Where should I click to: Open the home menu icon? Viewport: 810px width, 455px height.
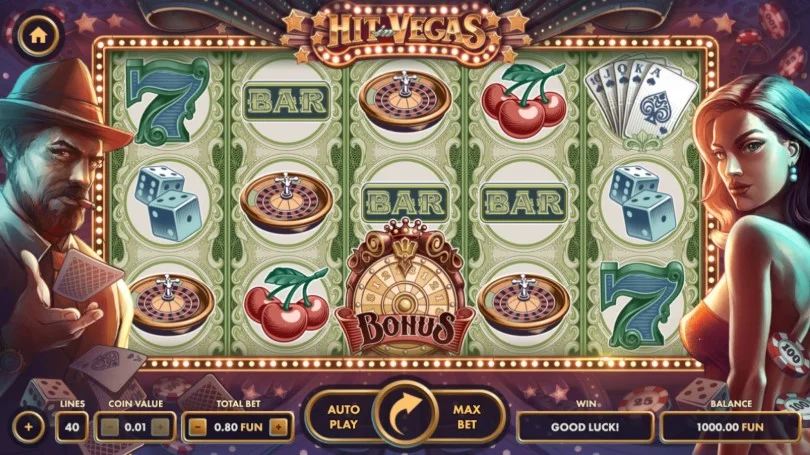point(38,34)
